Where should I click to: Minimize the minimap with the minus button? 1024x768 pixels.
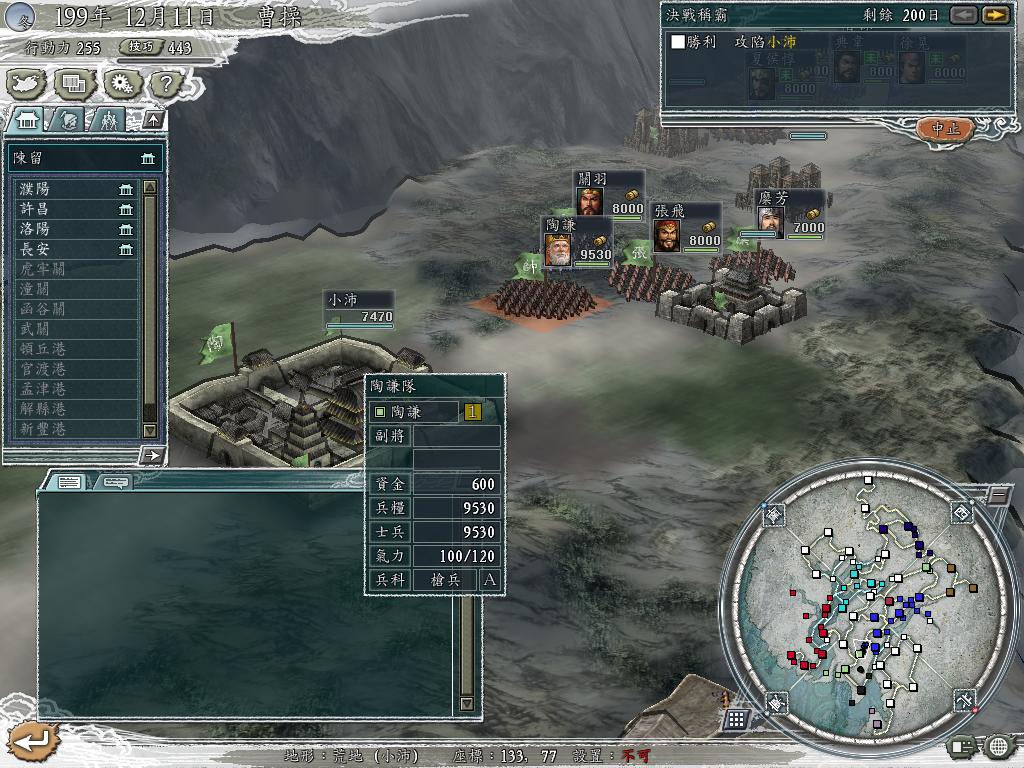pos(996,496)
